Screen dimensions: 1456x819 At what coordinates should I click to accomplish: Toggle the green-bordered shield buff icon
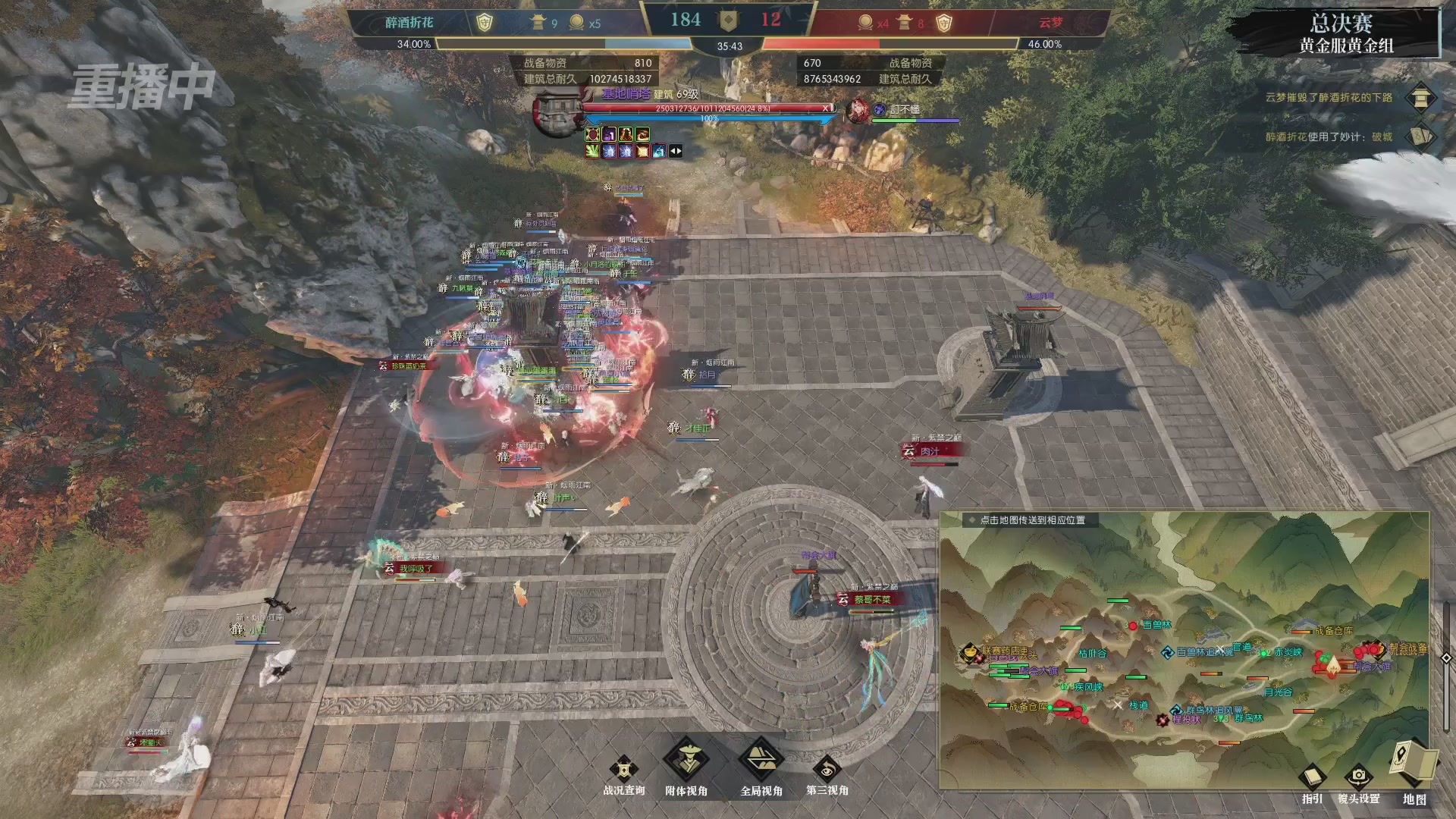(592, 134)
